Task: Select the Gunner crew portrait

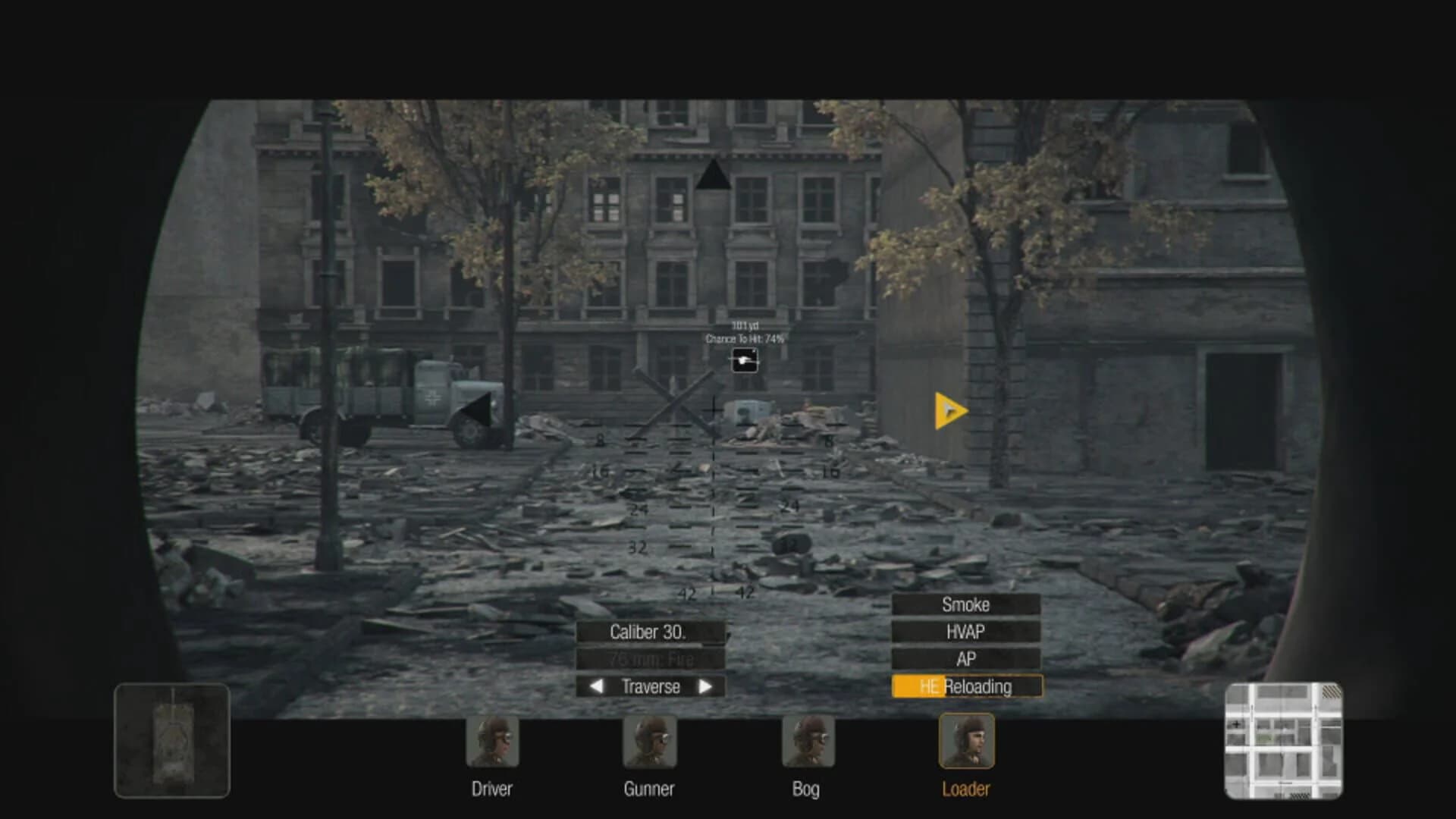Action: coord(651,742)
